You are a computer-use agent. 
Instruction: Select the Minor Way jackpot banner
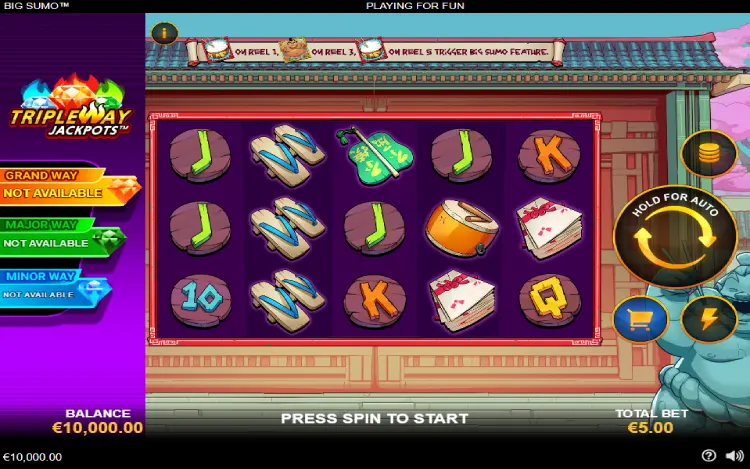[54, 288]
